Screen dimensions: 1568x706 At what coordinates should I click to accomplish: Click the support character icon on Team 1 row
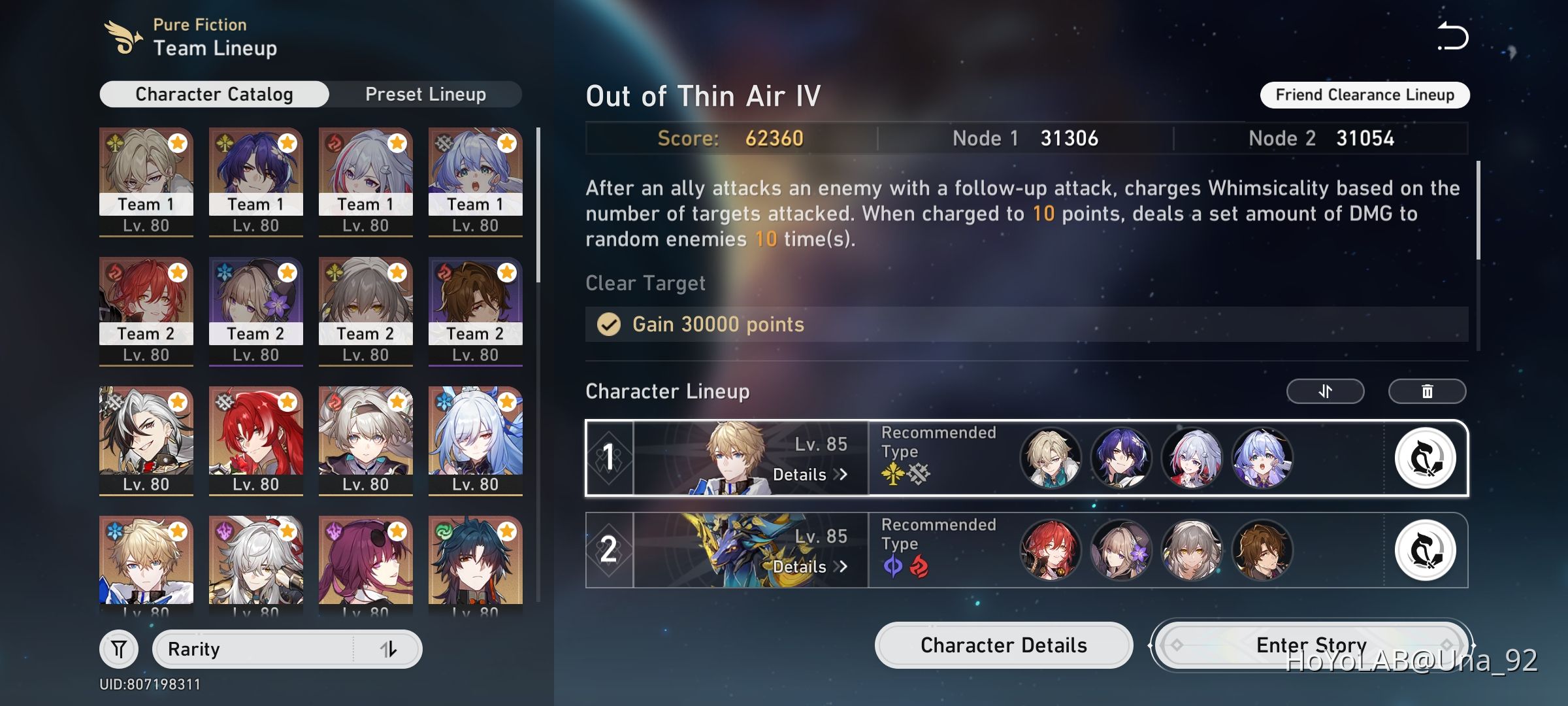point(1426,460)
